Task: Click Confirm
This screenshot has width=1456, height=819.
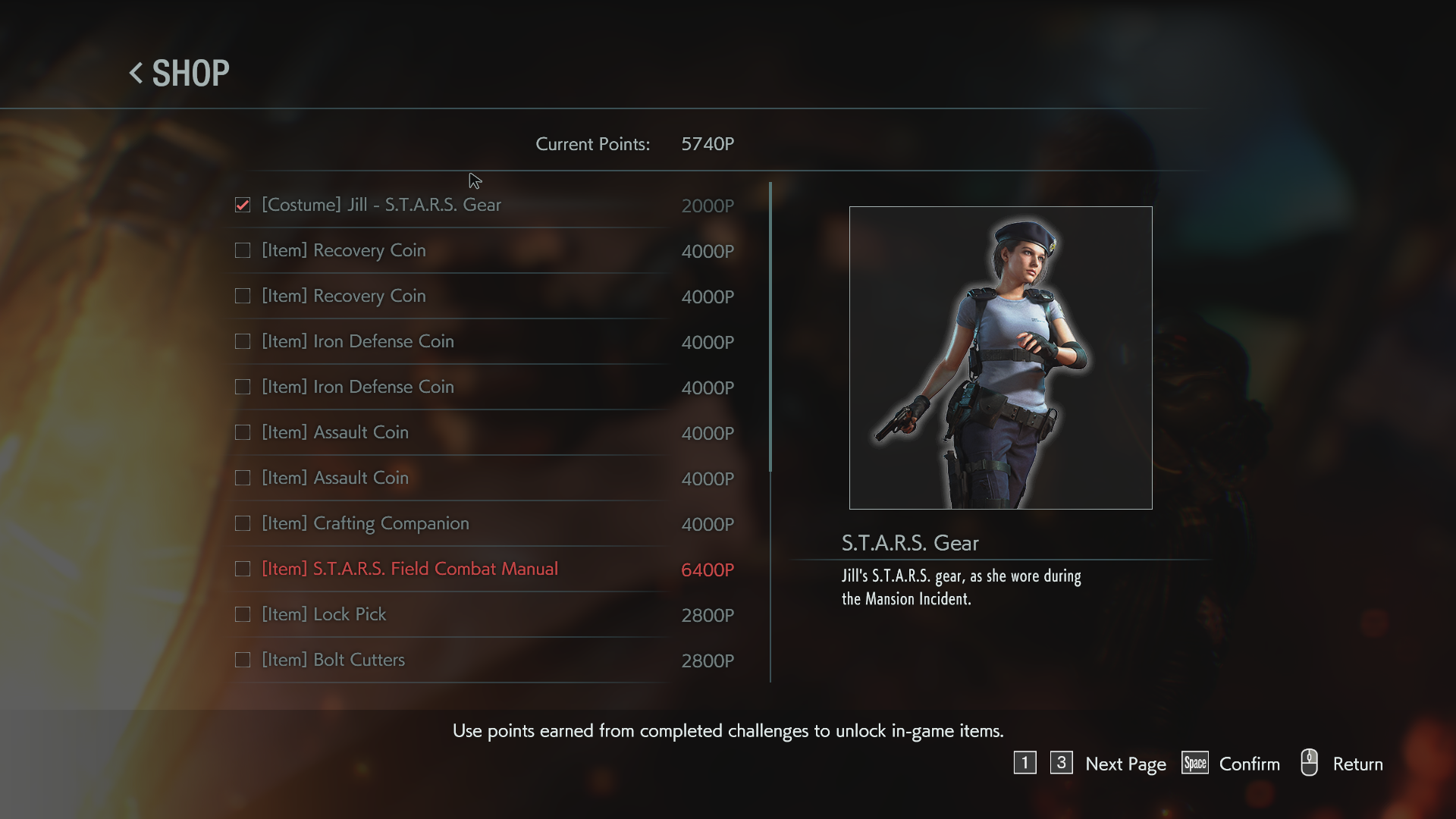Action: coord(1248,764)
